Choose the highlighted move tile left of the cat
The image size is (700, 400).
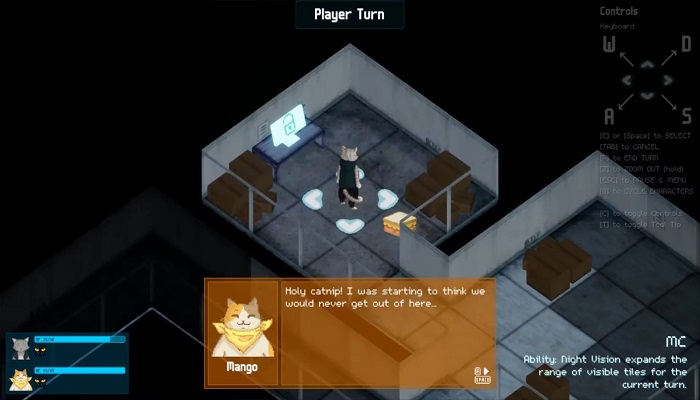pos(313,199)
